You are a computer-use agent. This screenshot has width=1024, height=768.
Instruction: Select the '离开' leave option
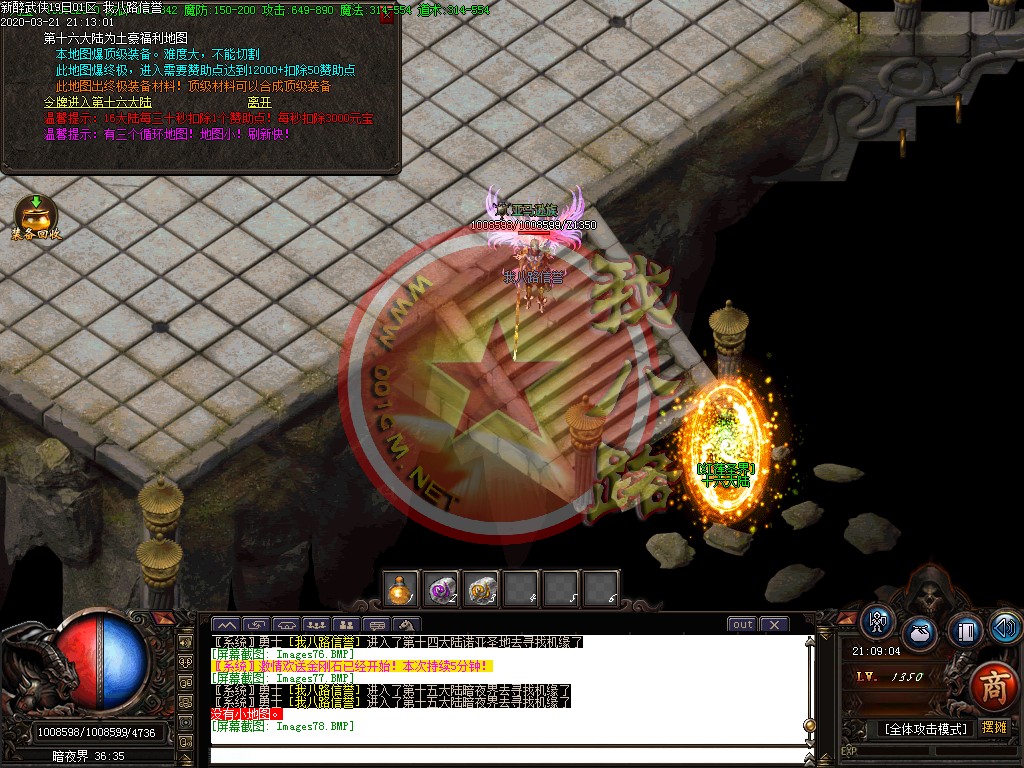click(x=259, y=101)
